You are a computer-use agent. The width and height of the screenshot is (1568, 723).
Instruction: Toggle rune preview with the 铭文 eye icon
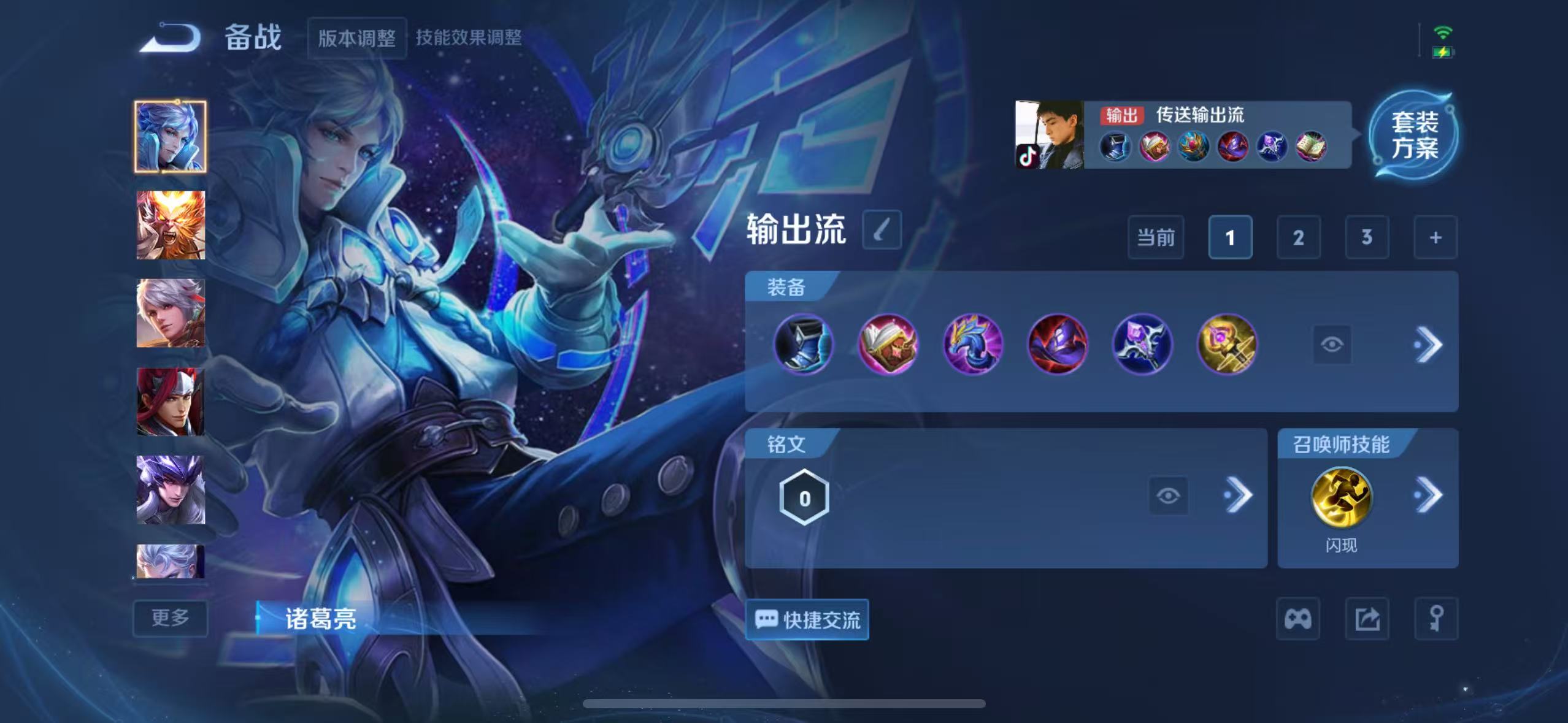click(1169, 495)
